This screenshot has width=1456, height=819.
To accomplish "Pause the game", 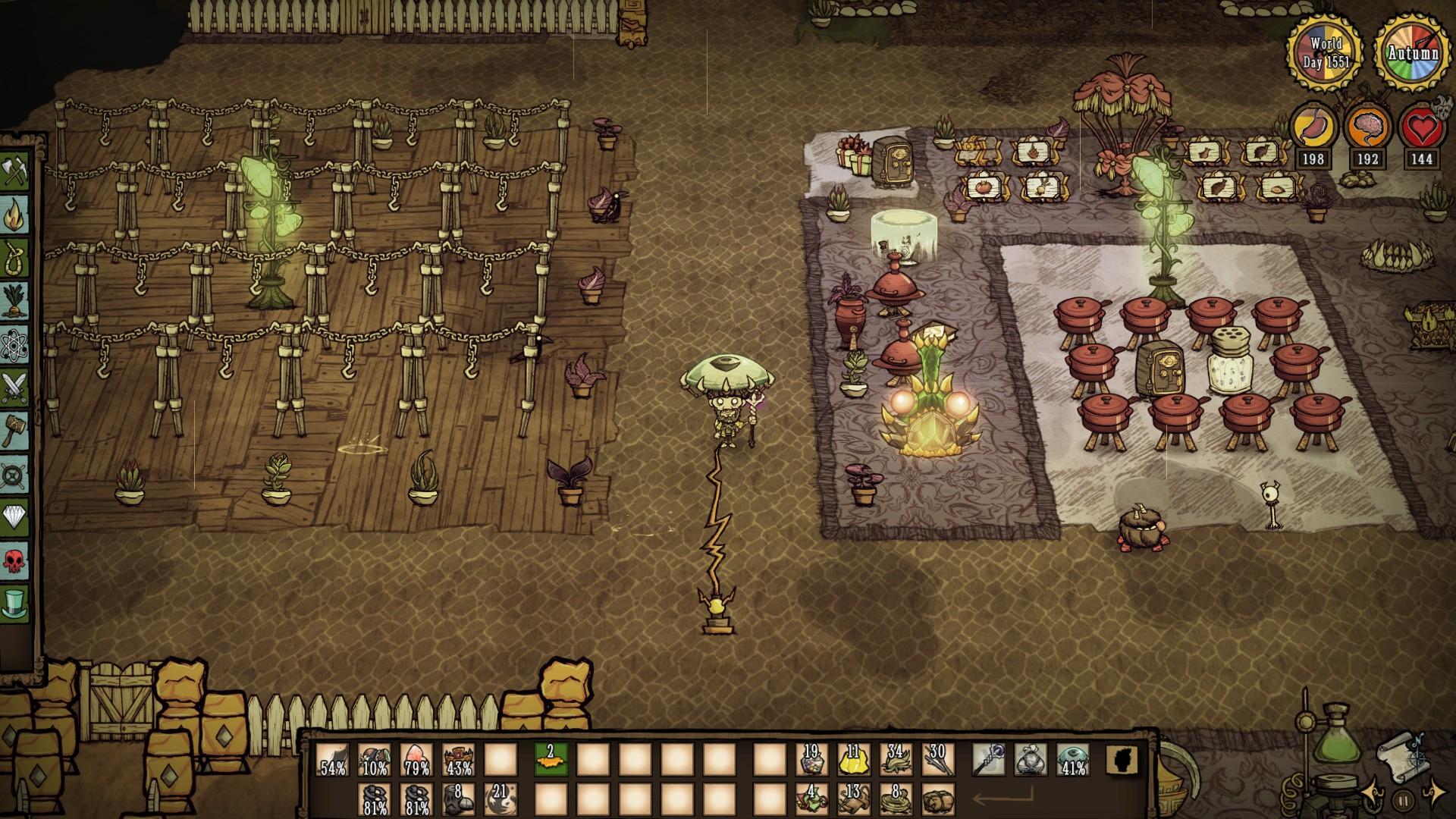I will (1403, 802).
